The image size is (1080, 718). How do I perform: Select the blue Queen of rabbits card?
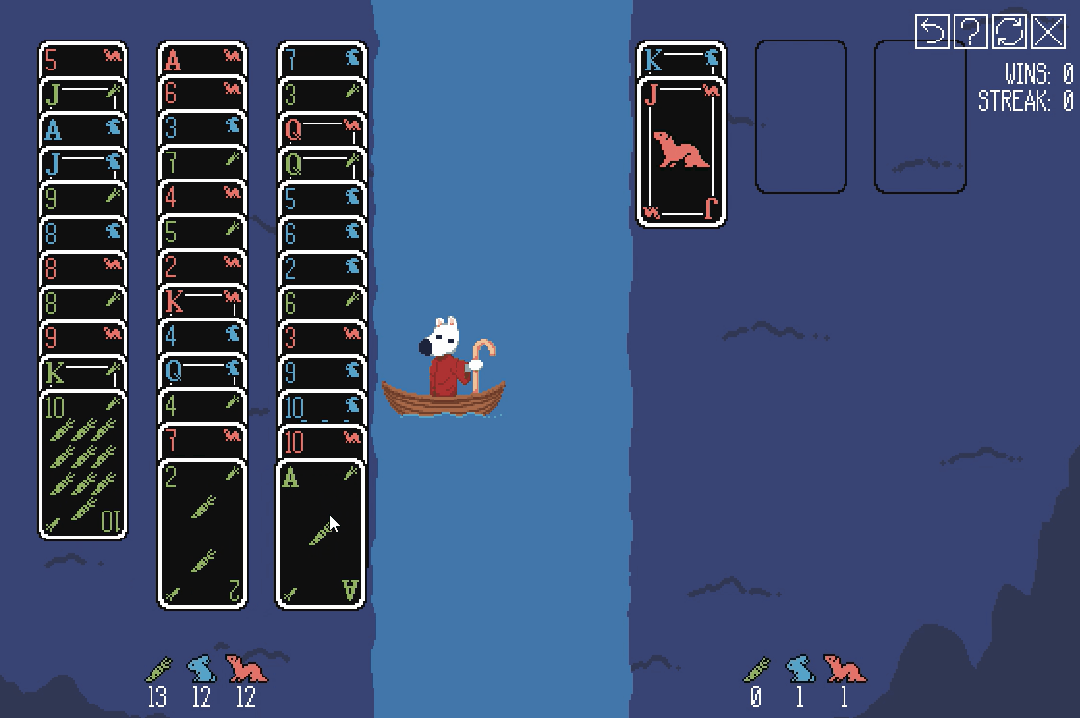202,372
